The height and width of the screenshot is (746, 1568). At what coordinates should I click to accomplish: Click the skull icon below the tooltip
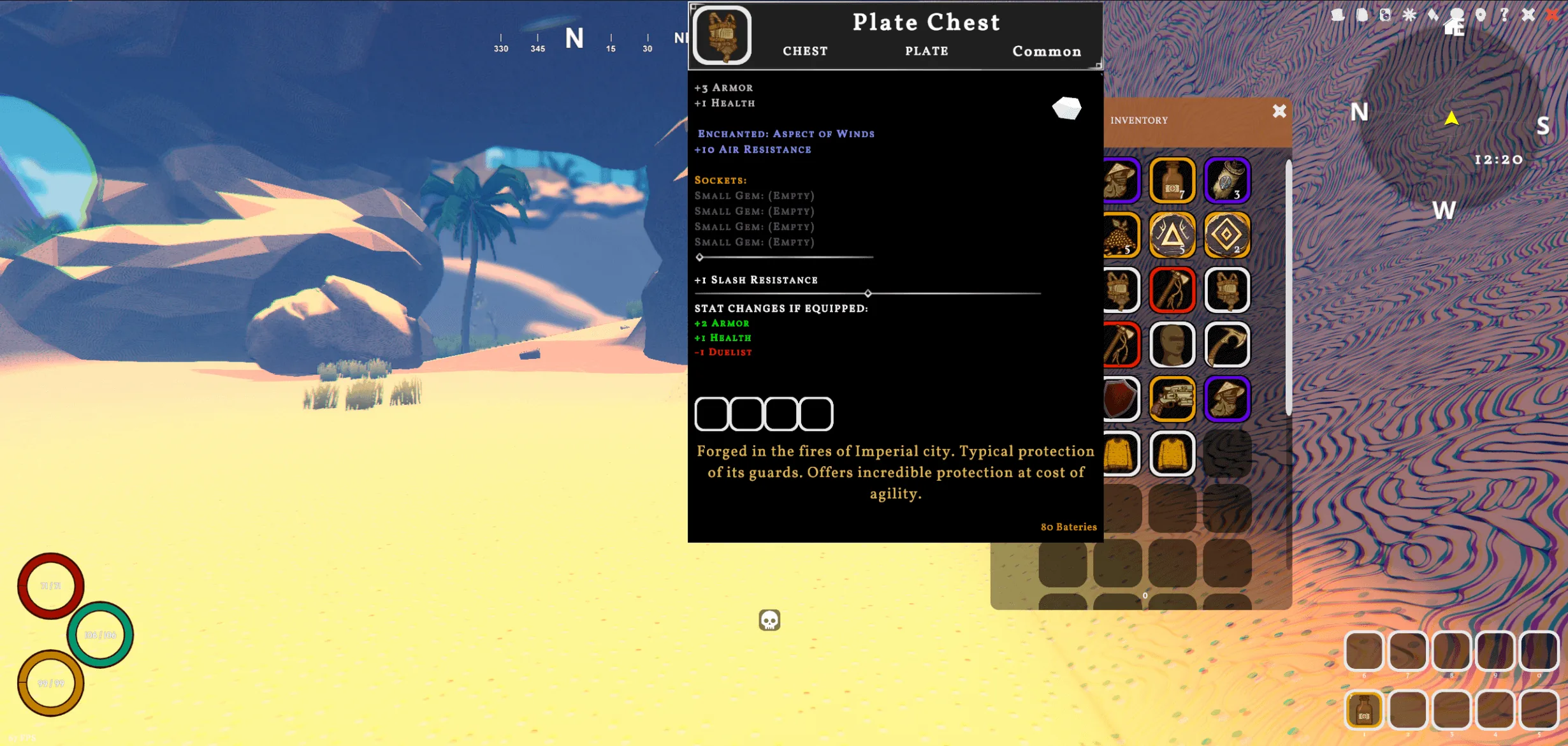pyautogui.click(x=769, y=620)
